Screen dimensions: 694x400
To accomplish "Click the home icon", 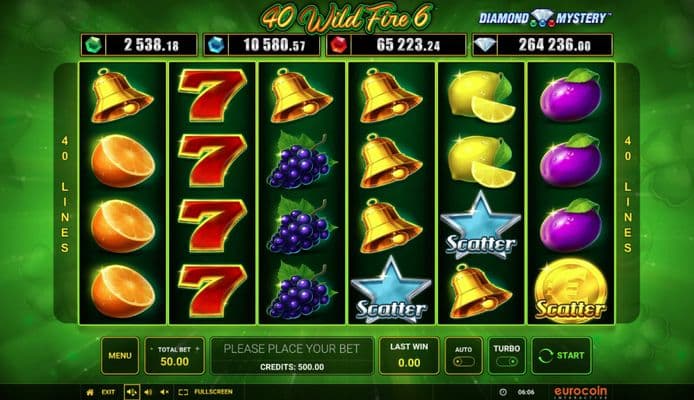I will 91,392.
